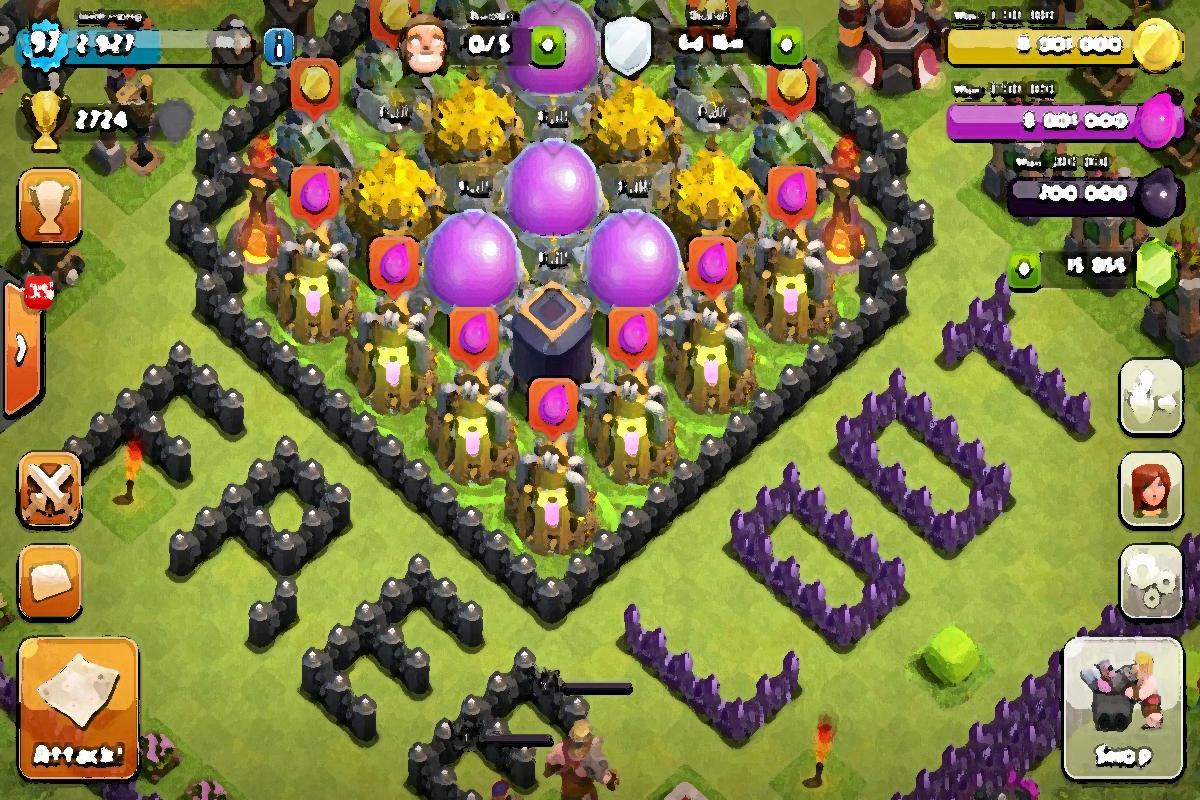
Task: Click the blue info 'i' button
Action: coord(280,45)
